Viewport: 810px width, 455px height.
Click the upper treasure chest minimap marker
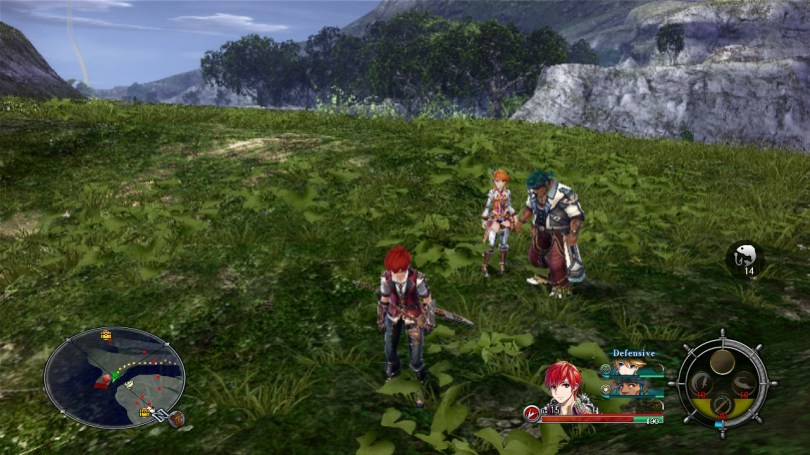pos(106,335)
